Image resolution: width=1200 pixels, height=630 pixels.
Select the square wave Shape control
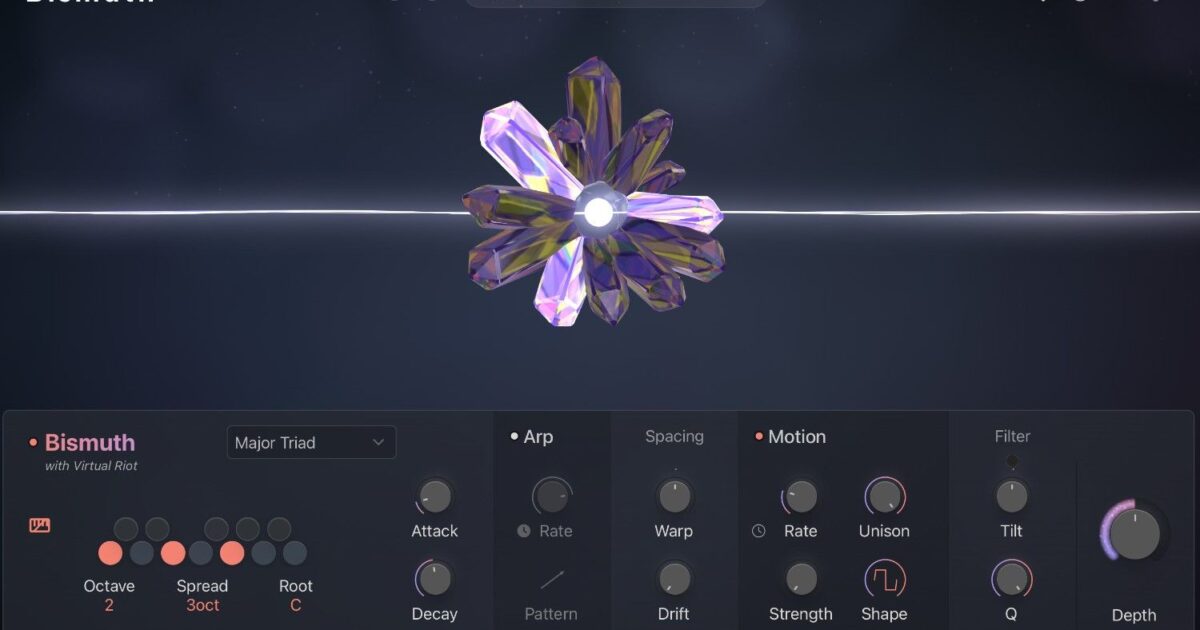point(884,578)
